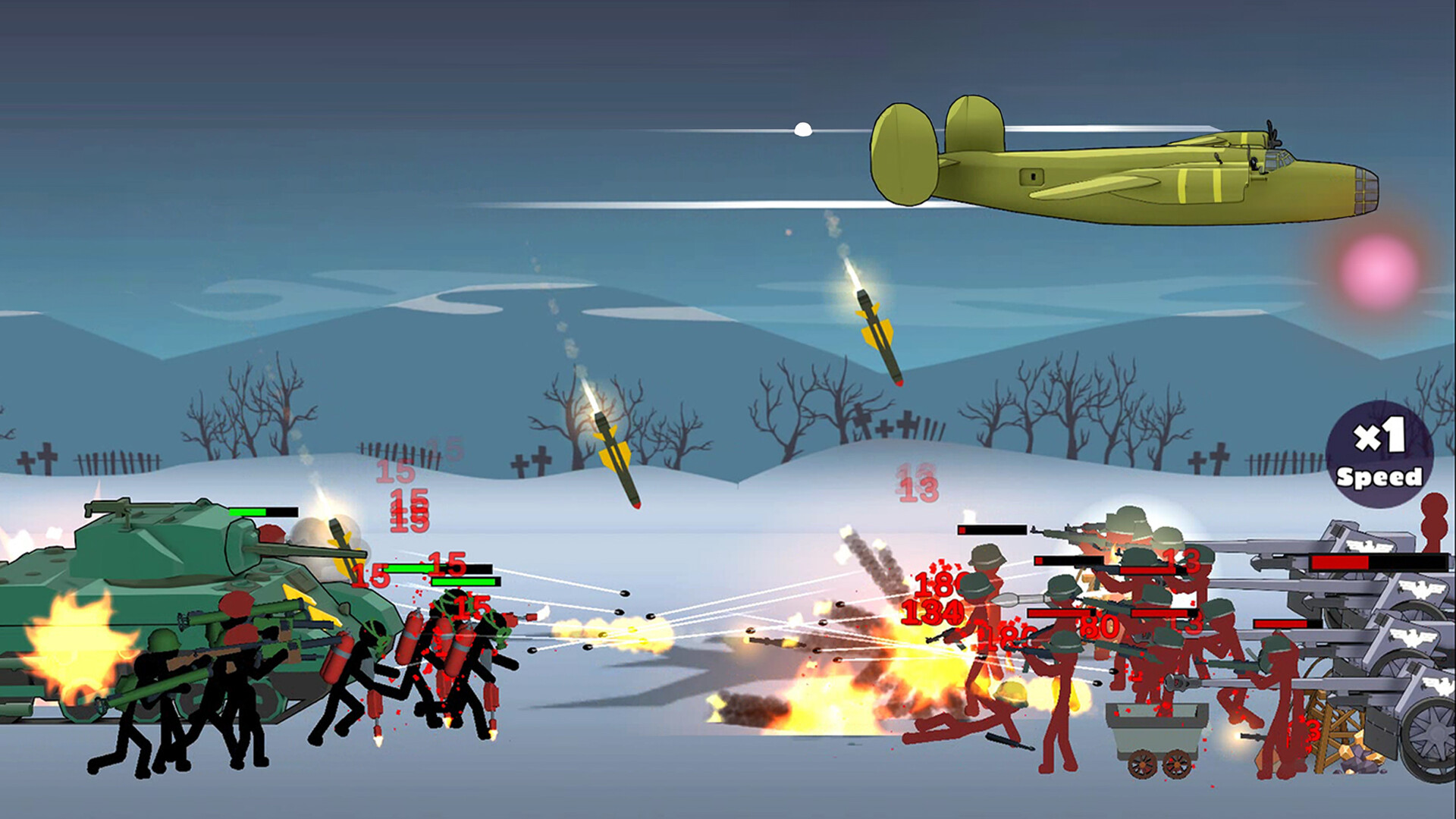
Task: Click the white tracer dot in the sky
Action: tap(803, 128)
